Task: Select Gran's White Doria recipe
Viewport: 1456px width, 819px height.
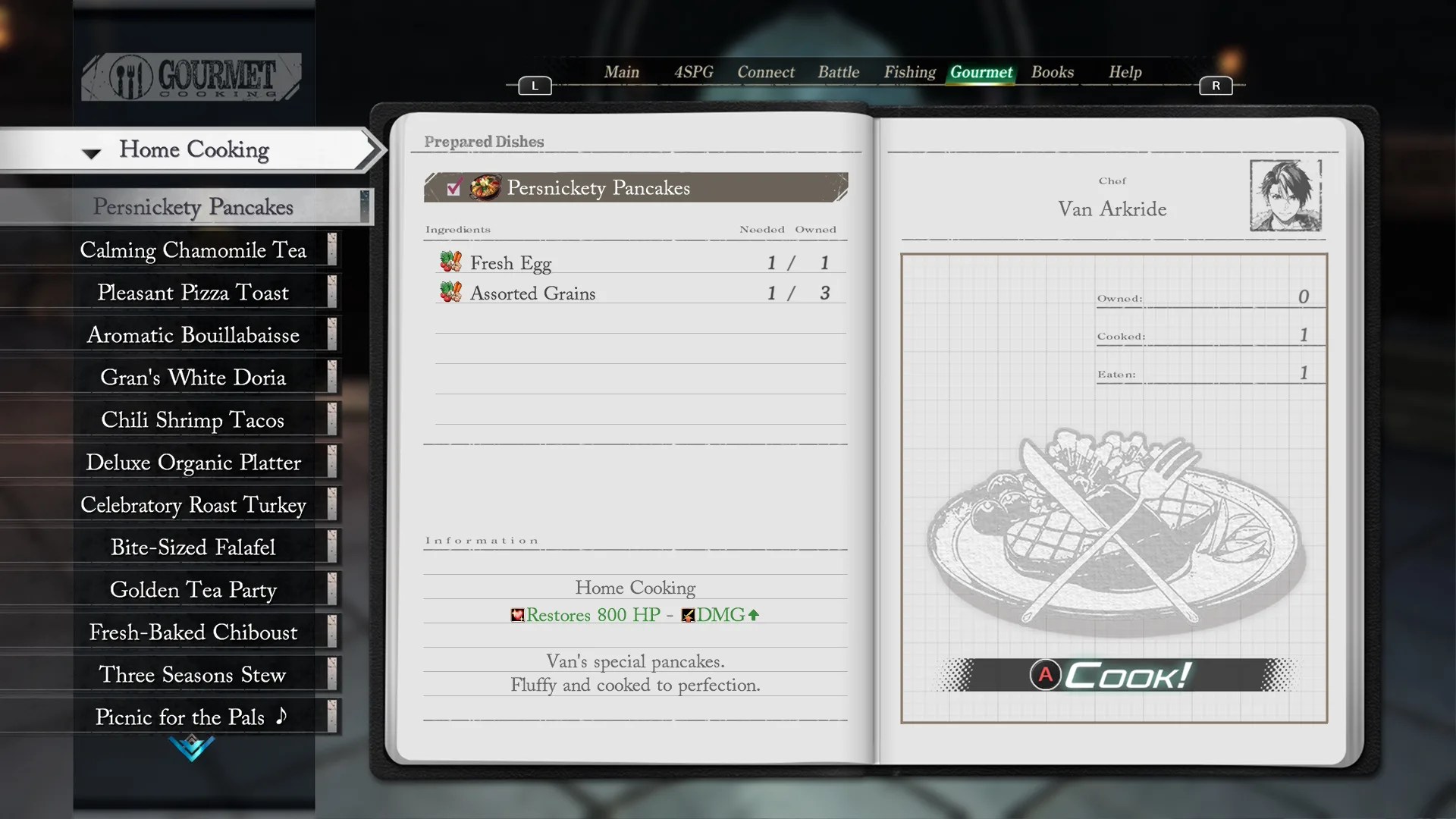Action: click(193, 378)
